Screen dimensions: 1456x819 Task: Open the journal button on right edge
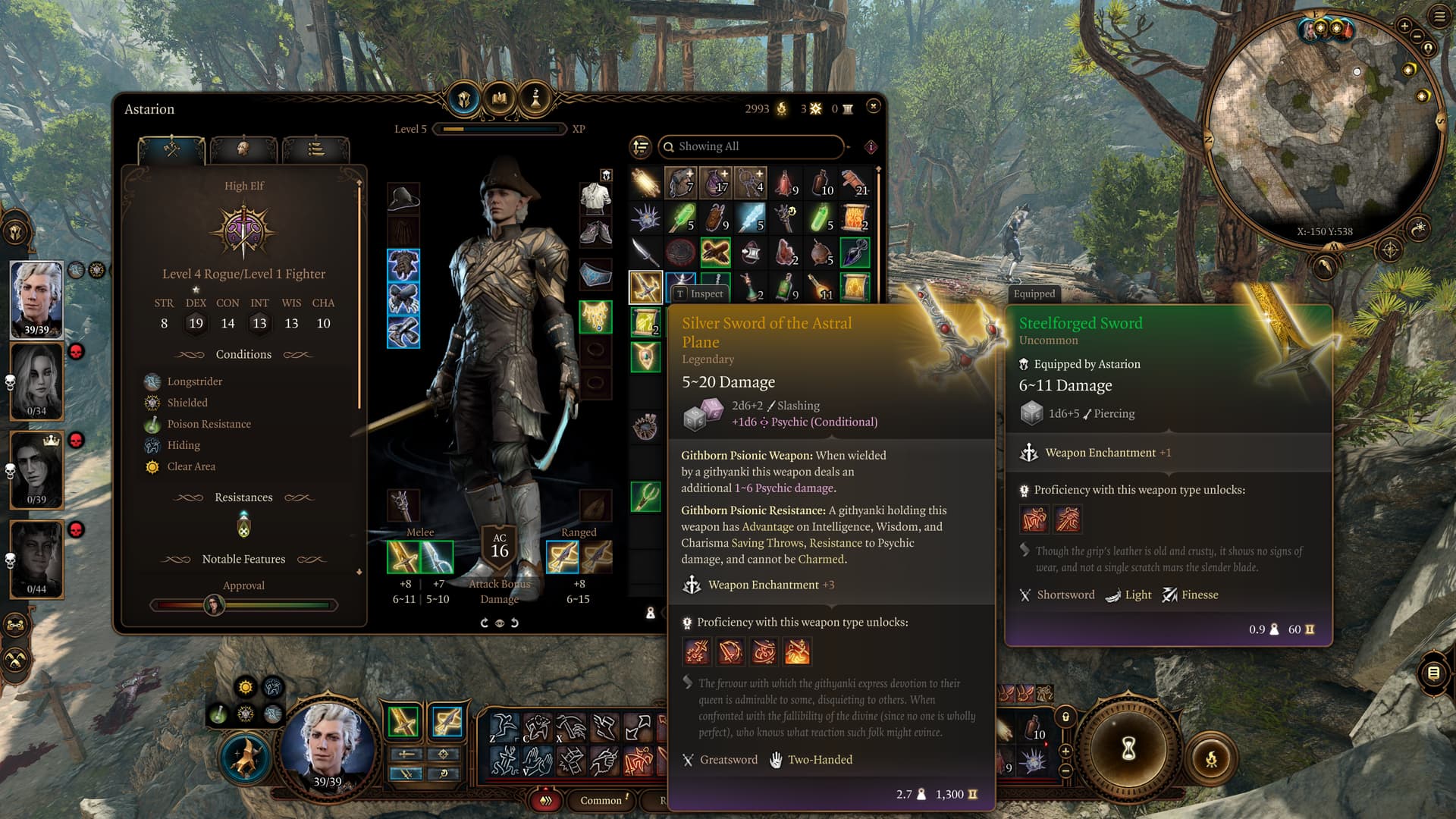click(x=1433, y=673)
